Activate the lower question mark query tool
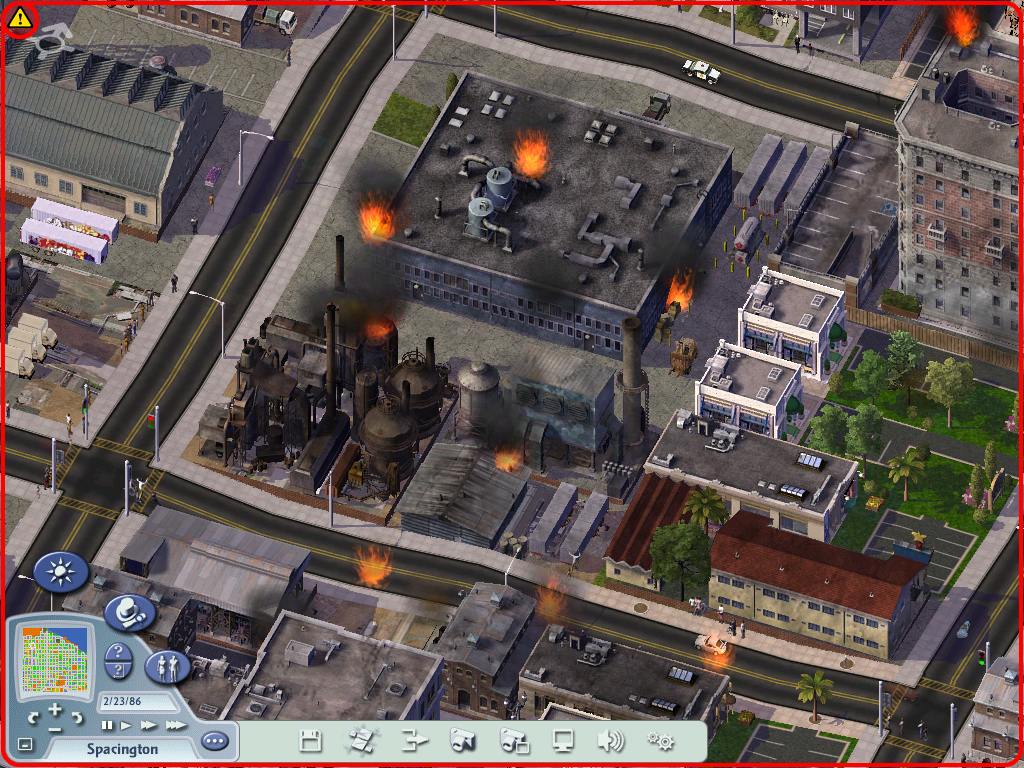The height and width of the screenshot is (768, 1024). point(119,671)
